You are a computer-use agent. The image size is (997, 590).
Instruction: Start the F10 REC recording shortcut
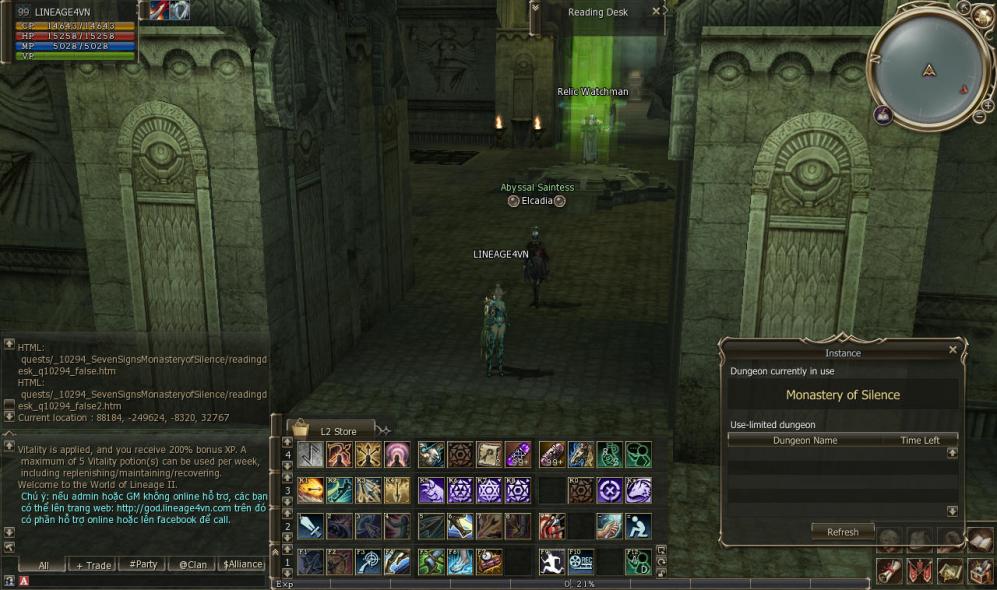tap(581, 561)
